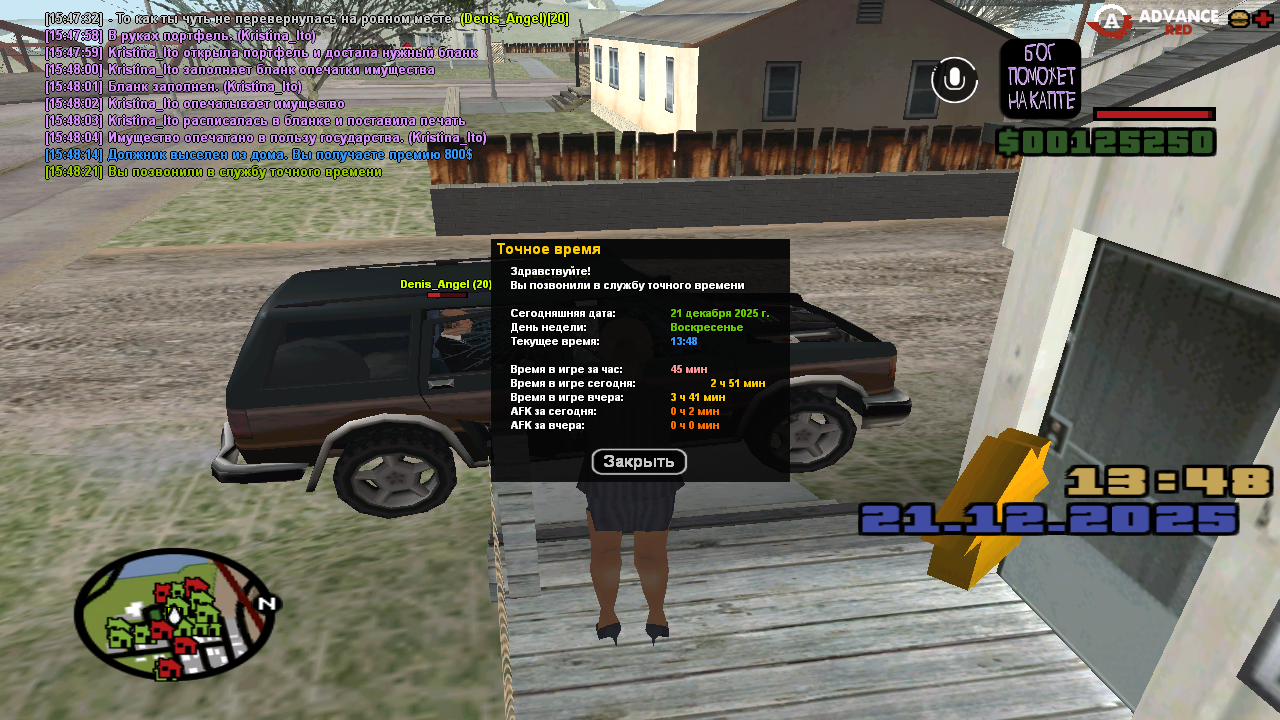Image resolution: width=1280 pixels, height=720 pixels.
Task: Click the Advance Red server logo
Action: [1154, 21]
